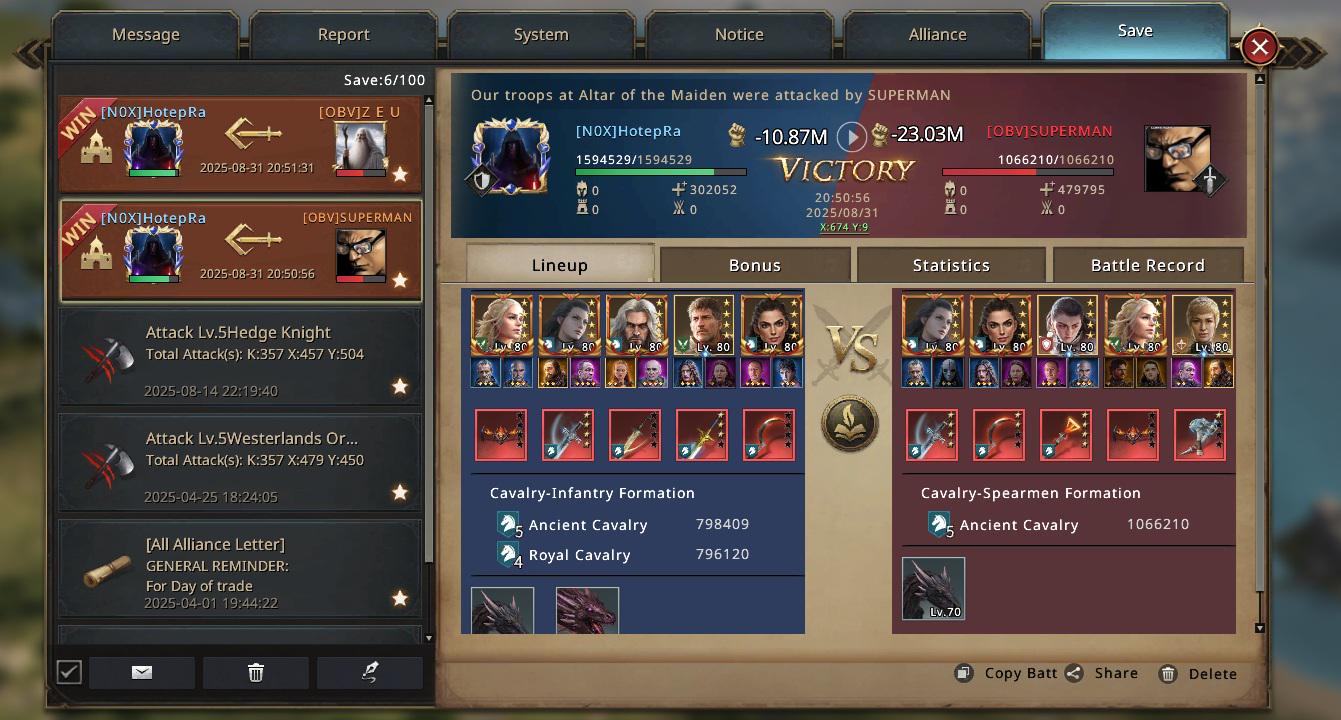This screenshot has height=720, width=1341.
Task: Open the battle report against Z E U
Action: [x=240, y=145]
